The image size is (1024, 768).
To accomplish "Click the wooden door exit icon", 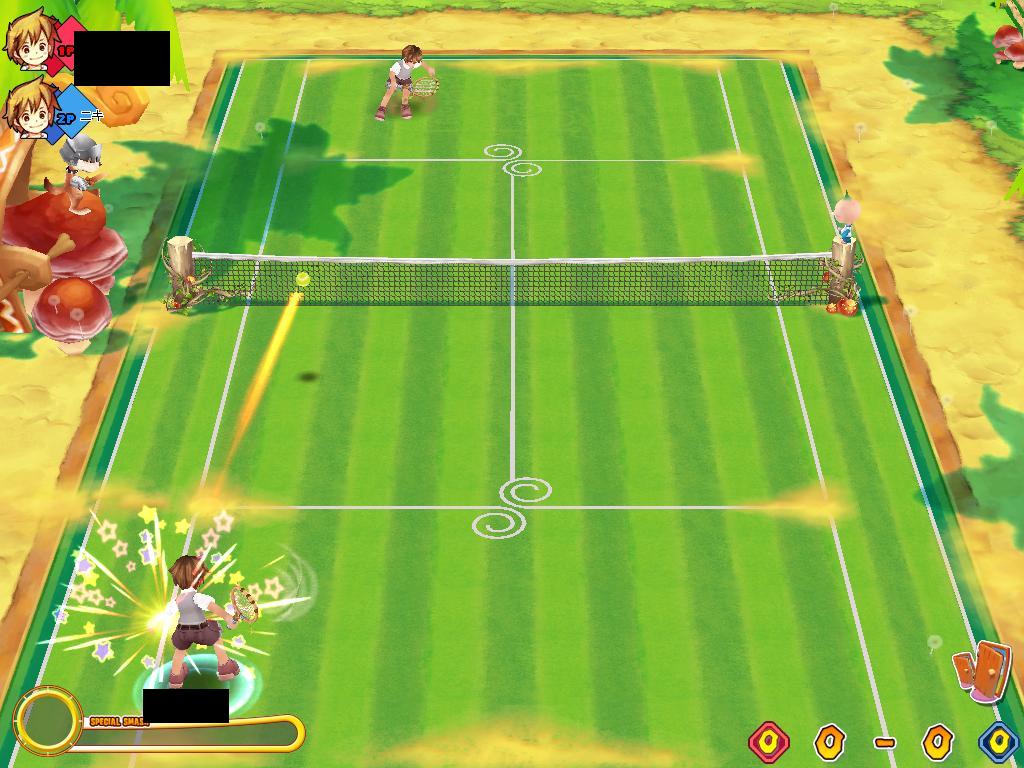I will tap(982, 669).
